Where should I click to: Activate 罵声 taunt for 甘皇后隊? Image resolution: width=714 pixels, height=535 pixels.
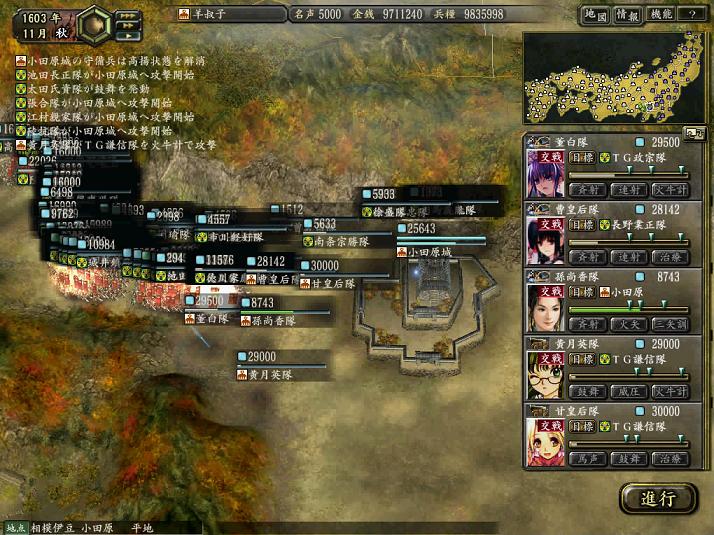pyautogui.click(x=586, y=458)
